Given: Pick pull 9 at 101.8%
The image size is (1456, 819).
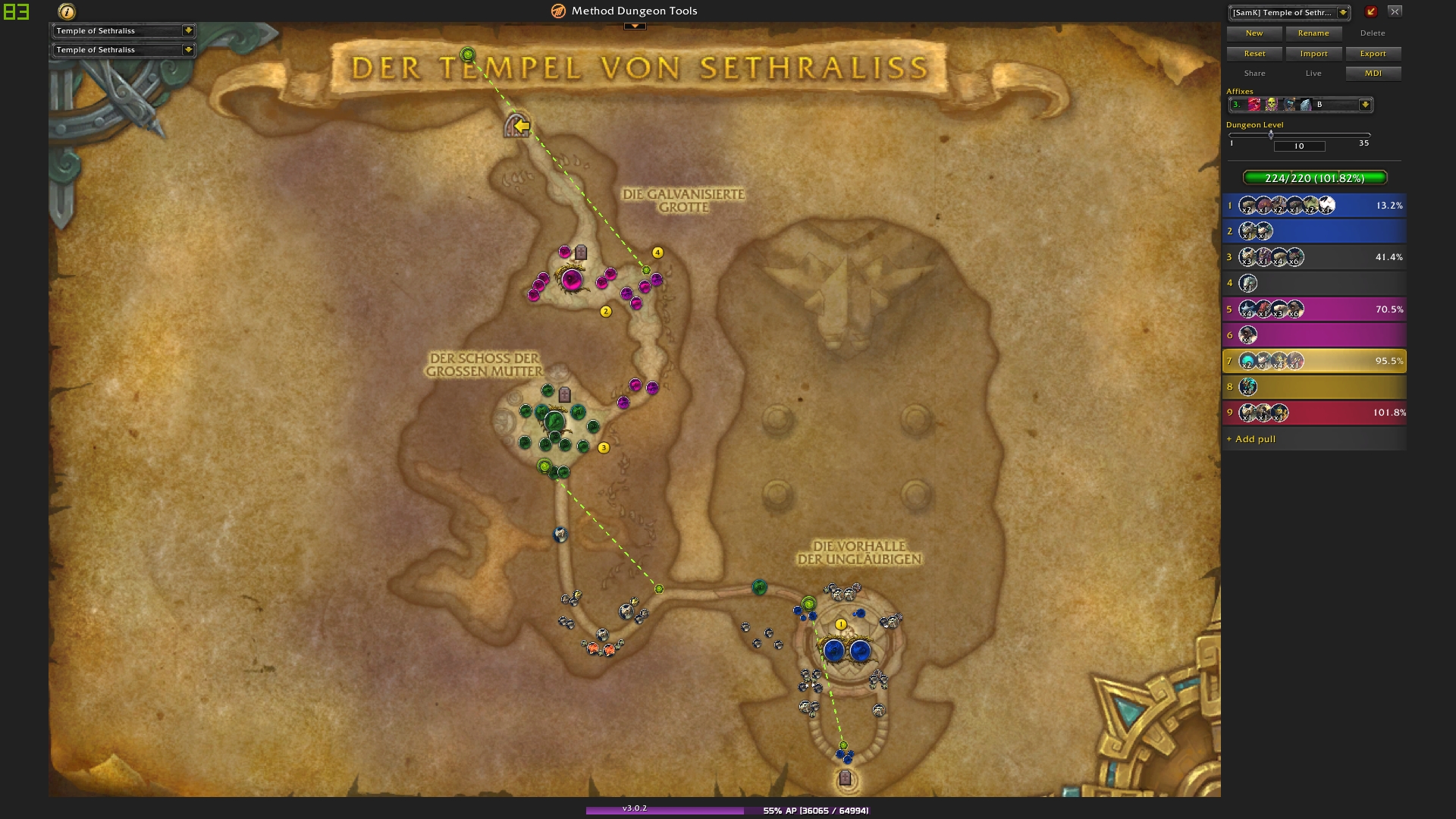Looking at the screenshot, I should tap(1314, 413).
